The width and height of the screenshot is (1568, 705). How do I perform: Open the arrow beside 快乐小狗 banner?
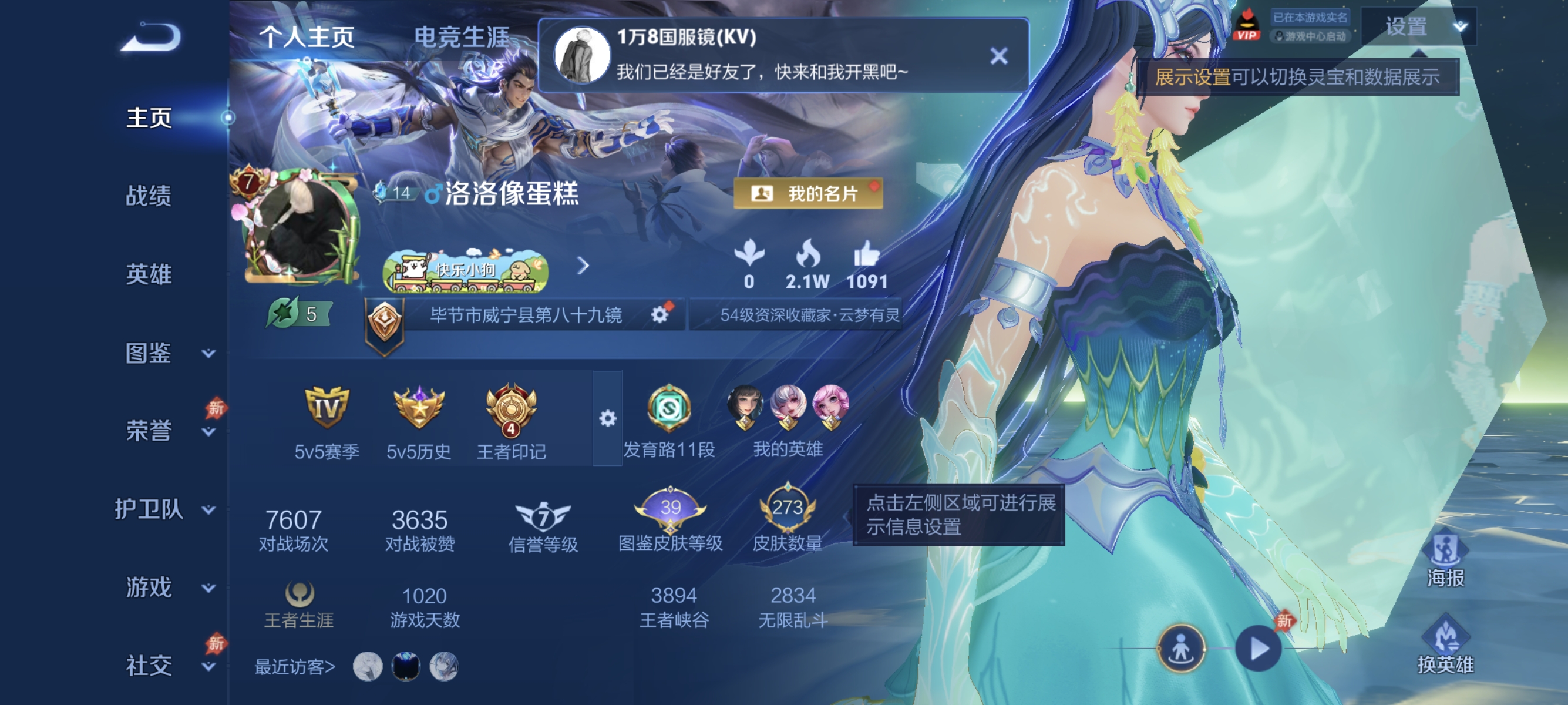point(584,266)
